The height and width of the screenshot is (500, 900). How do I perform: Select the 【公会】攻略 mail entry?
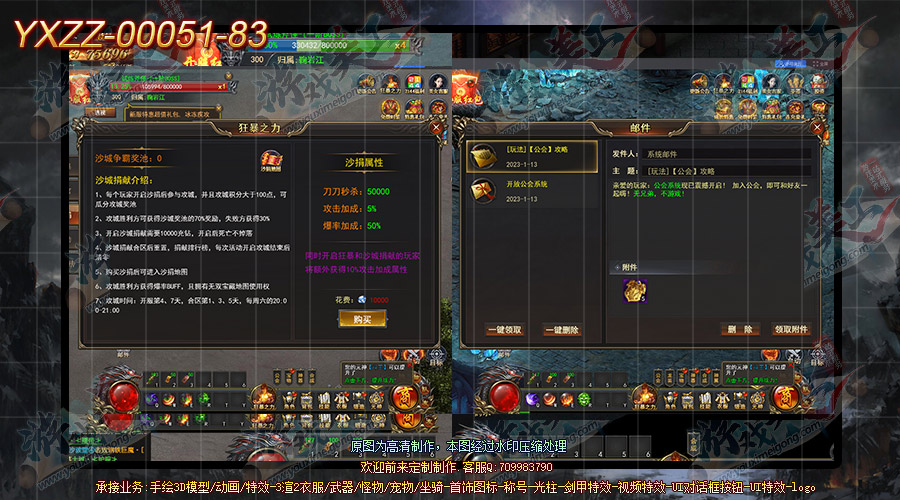click(532, 157)
